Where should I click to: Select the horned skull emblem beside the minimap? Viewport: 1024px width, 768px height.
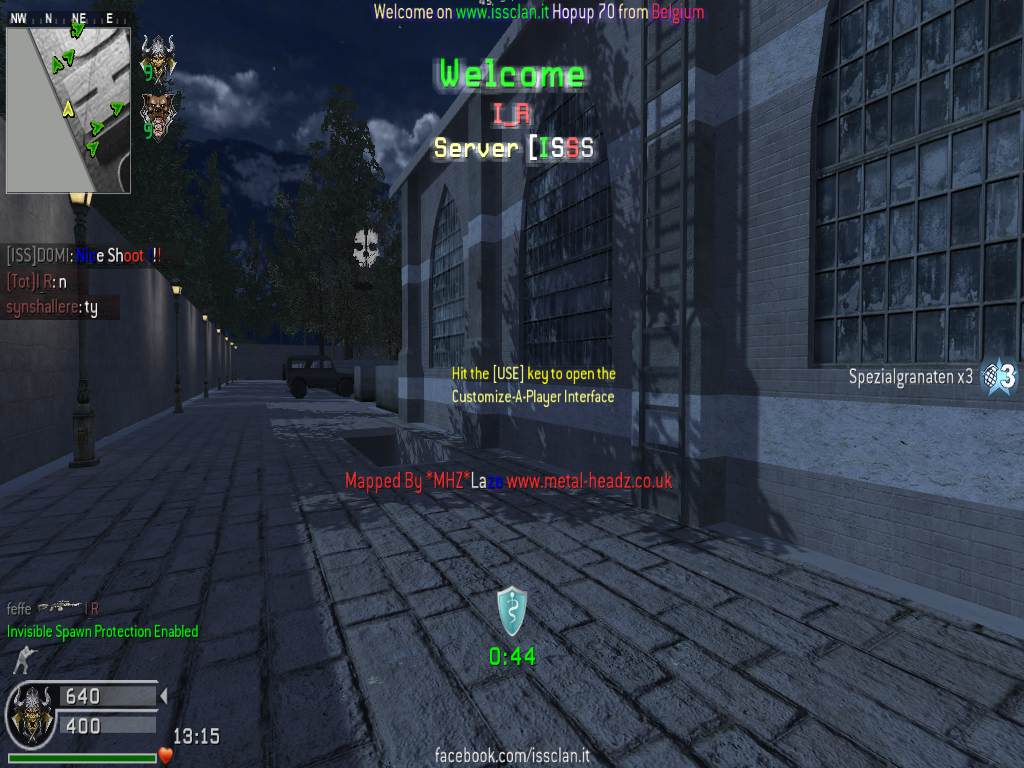tap(157, 57)
